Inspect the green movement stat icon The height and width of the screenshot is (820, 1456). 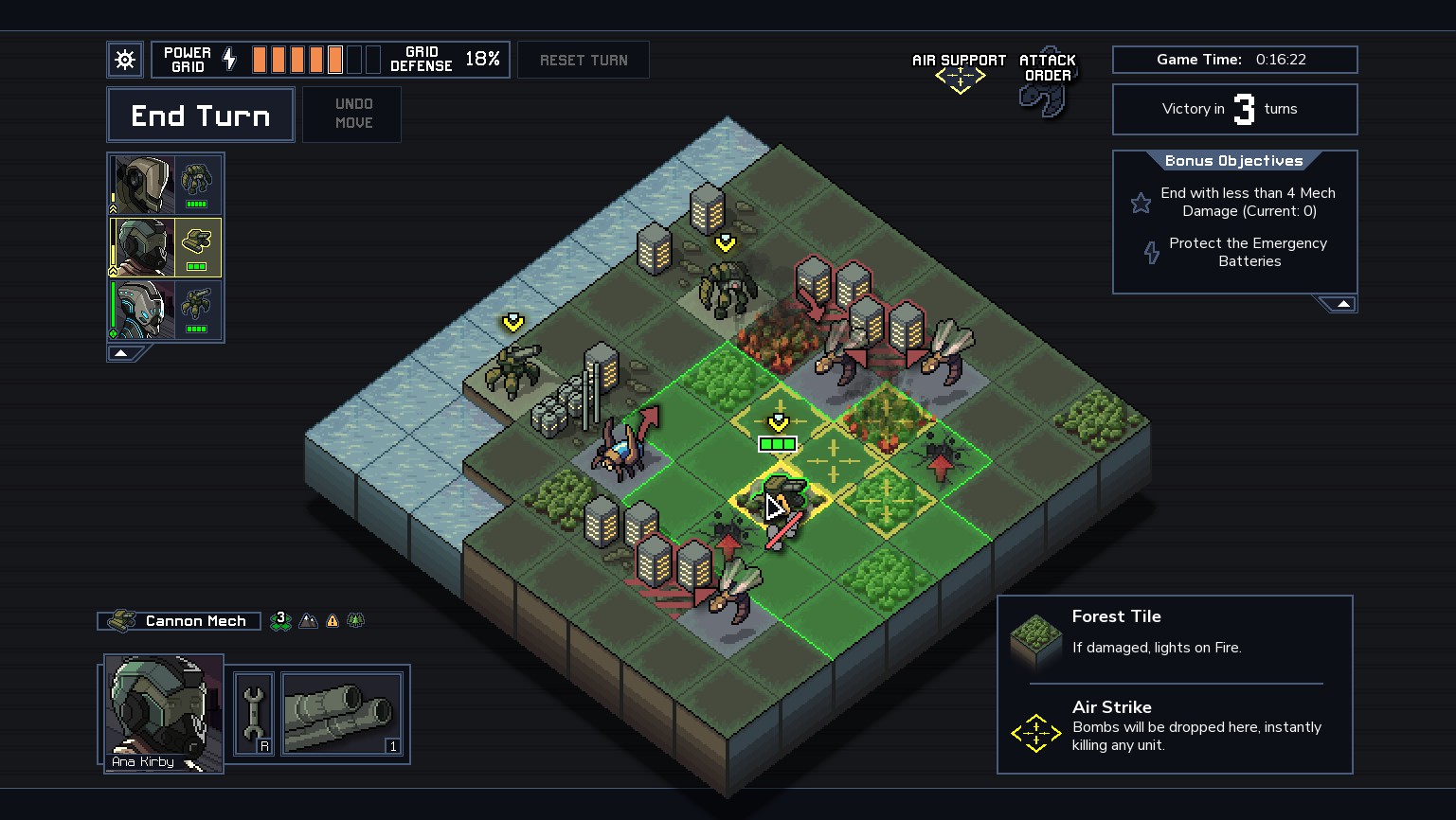[x=280, y=620]
